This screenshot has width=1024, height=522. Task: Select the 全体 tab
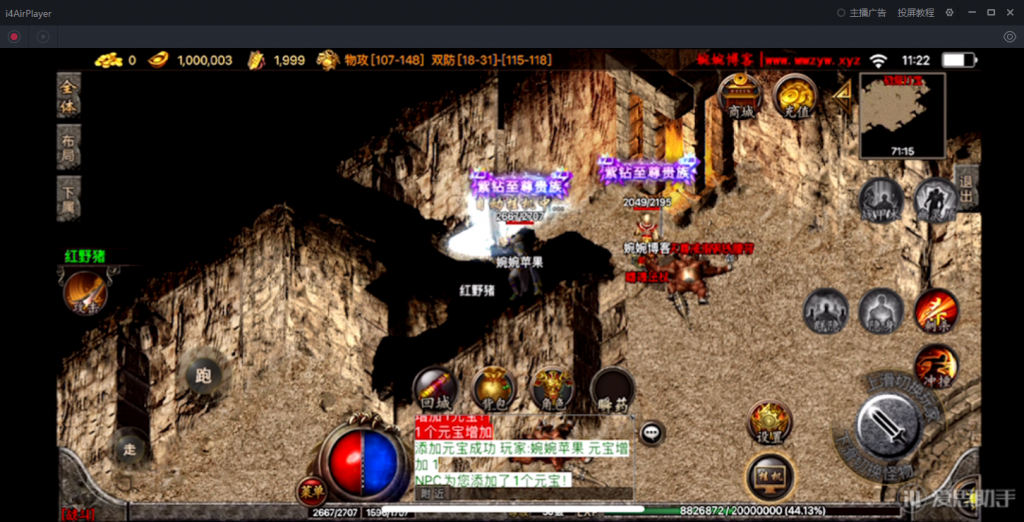click(x=68, y=94)
